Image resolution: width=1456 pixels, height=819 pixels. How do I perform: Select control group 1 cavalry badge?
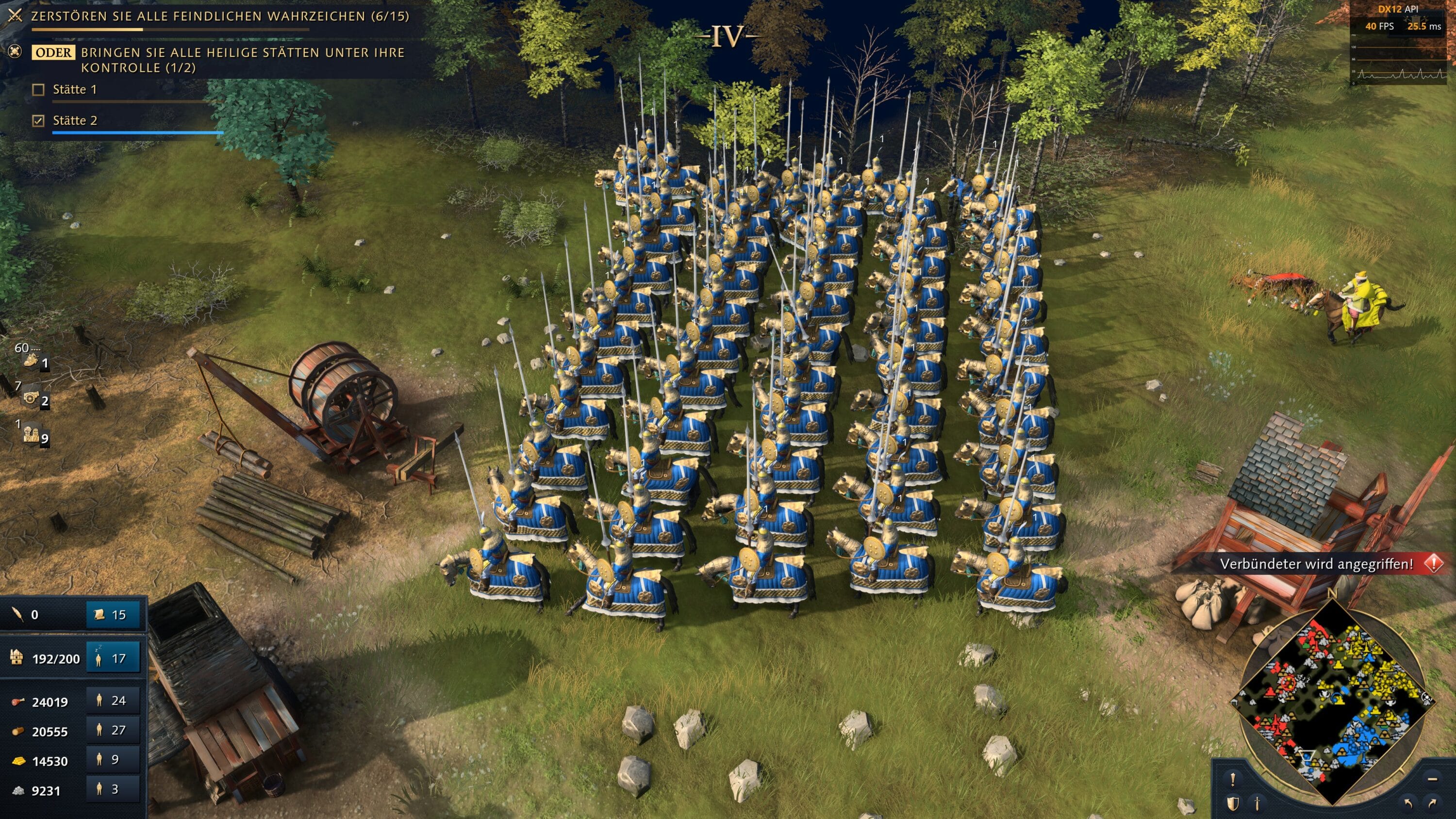pyautogui.click(x=34, y=360)
